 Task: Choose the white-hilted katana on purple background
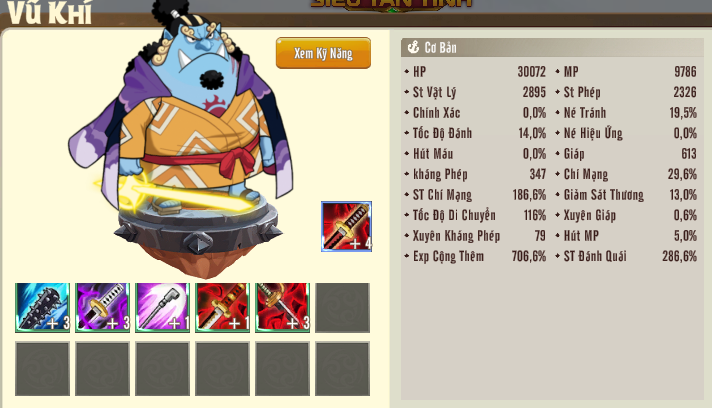tap(102, 307)
